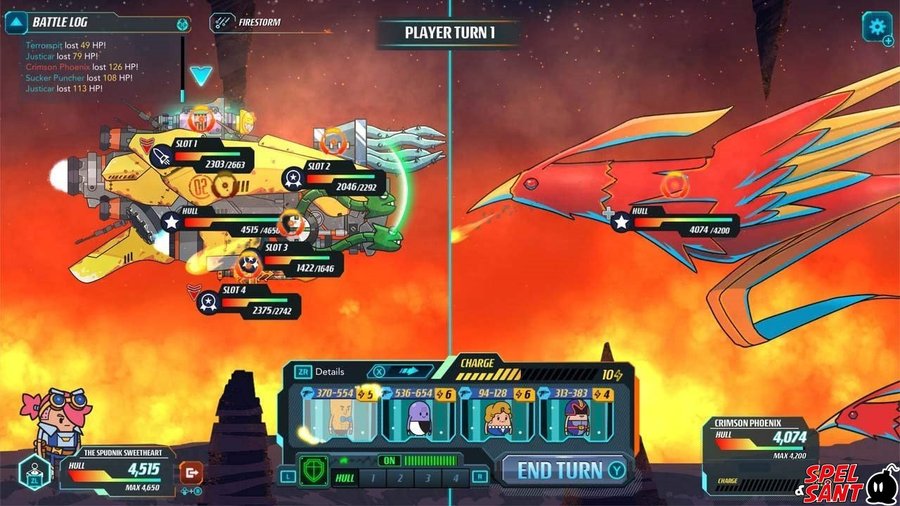
Task: Select the Slot 1 weapon marker
Action: coord(163,155)
